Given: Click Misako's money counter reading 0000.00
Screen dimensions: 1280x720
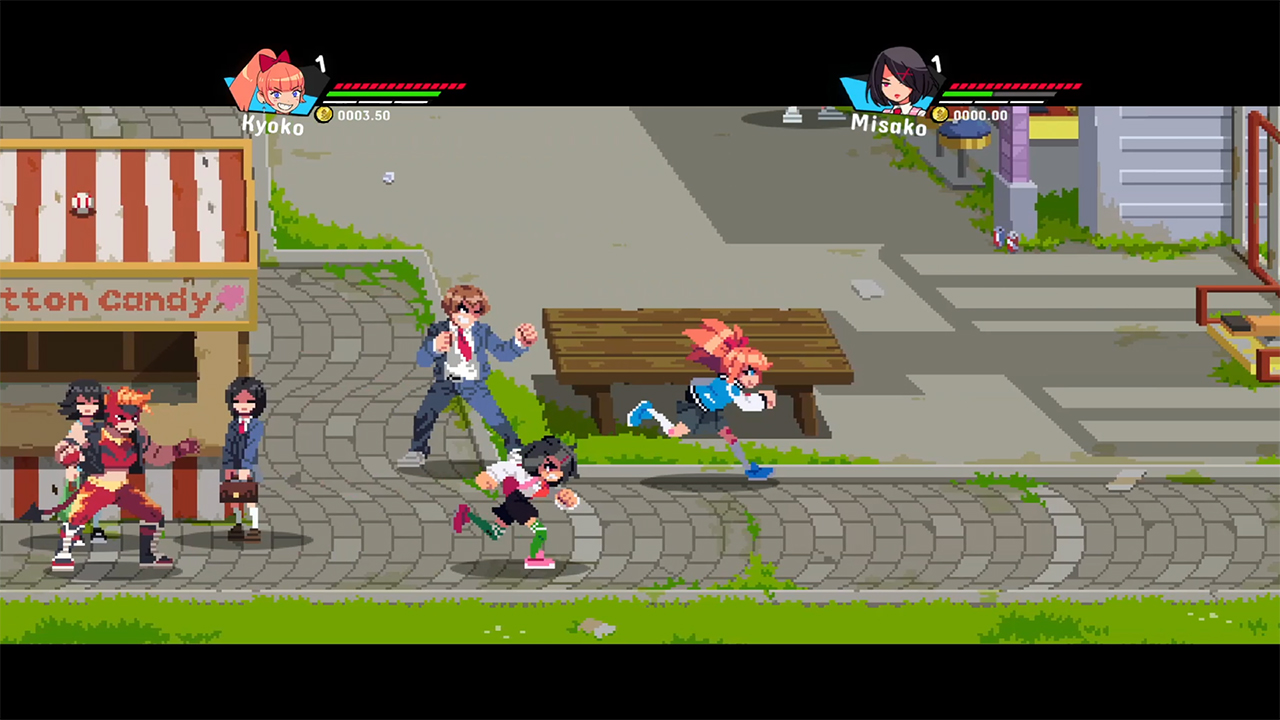Looking at the screenshot, I should (981, 114).
